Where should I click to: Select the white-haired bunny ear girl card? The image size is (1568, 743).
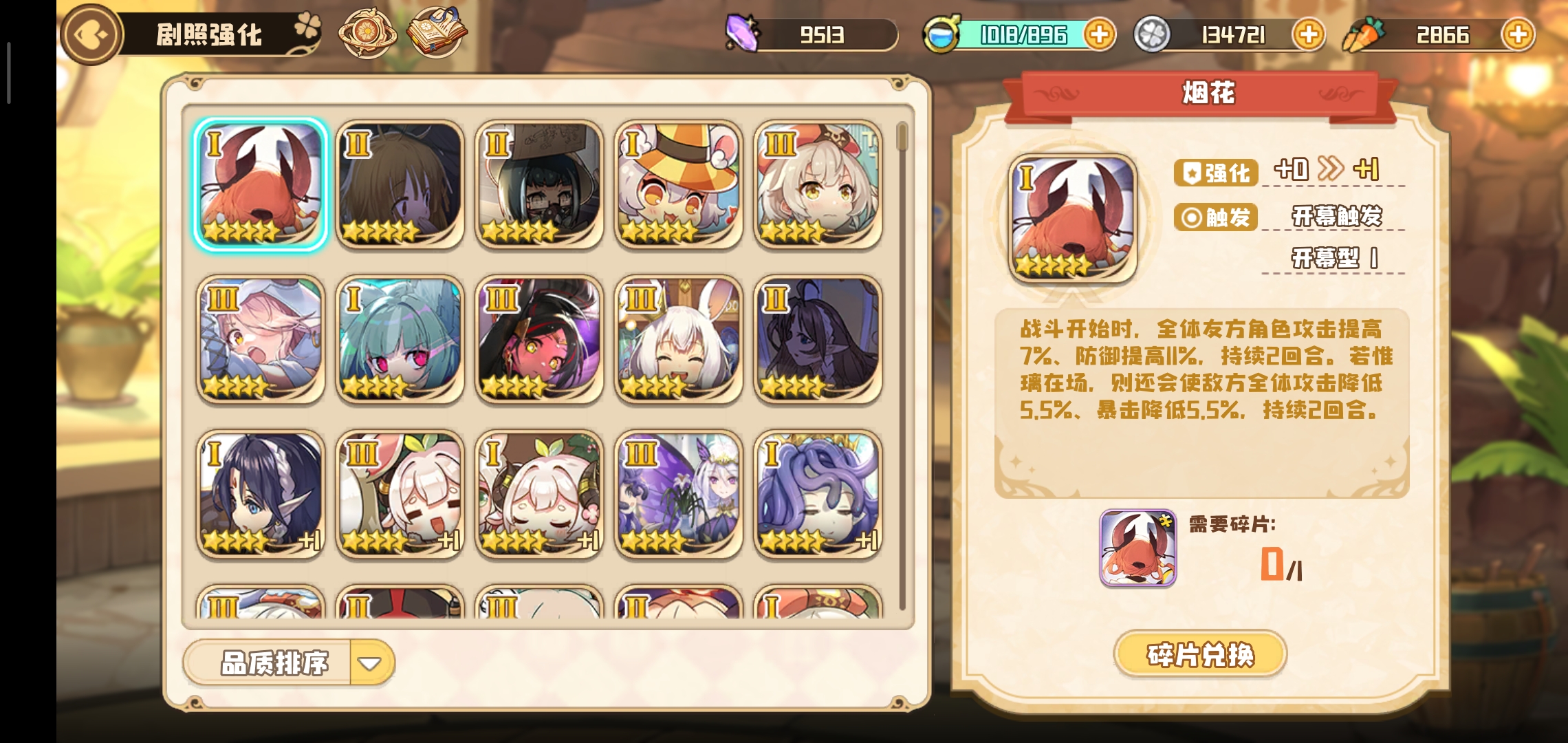click(679, 339)
